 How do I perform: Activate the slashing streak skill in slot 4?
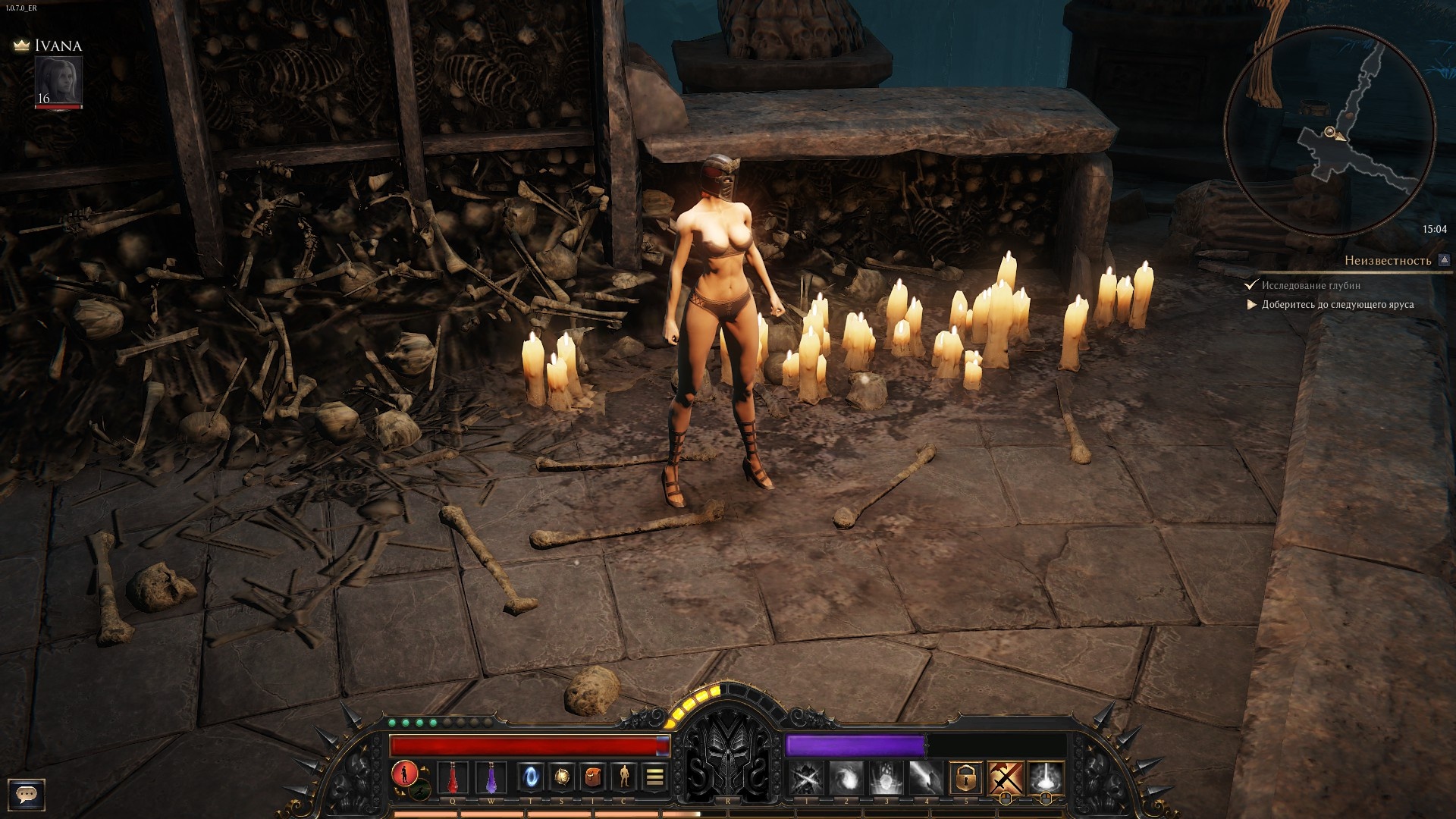[925, 778]
